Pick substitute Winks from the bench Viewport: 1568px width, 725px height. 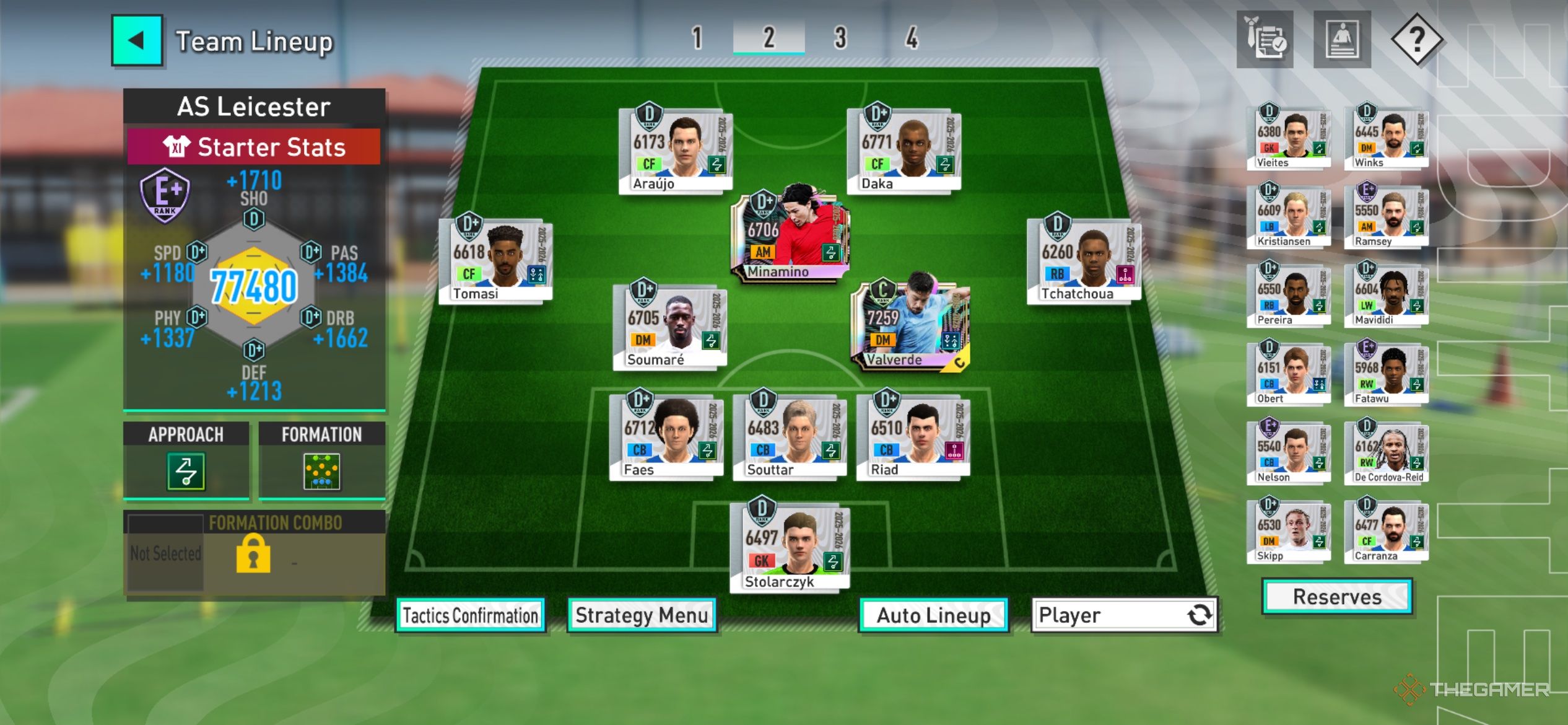(x=1386, y=138)
